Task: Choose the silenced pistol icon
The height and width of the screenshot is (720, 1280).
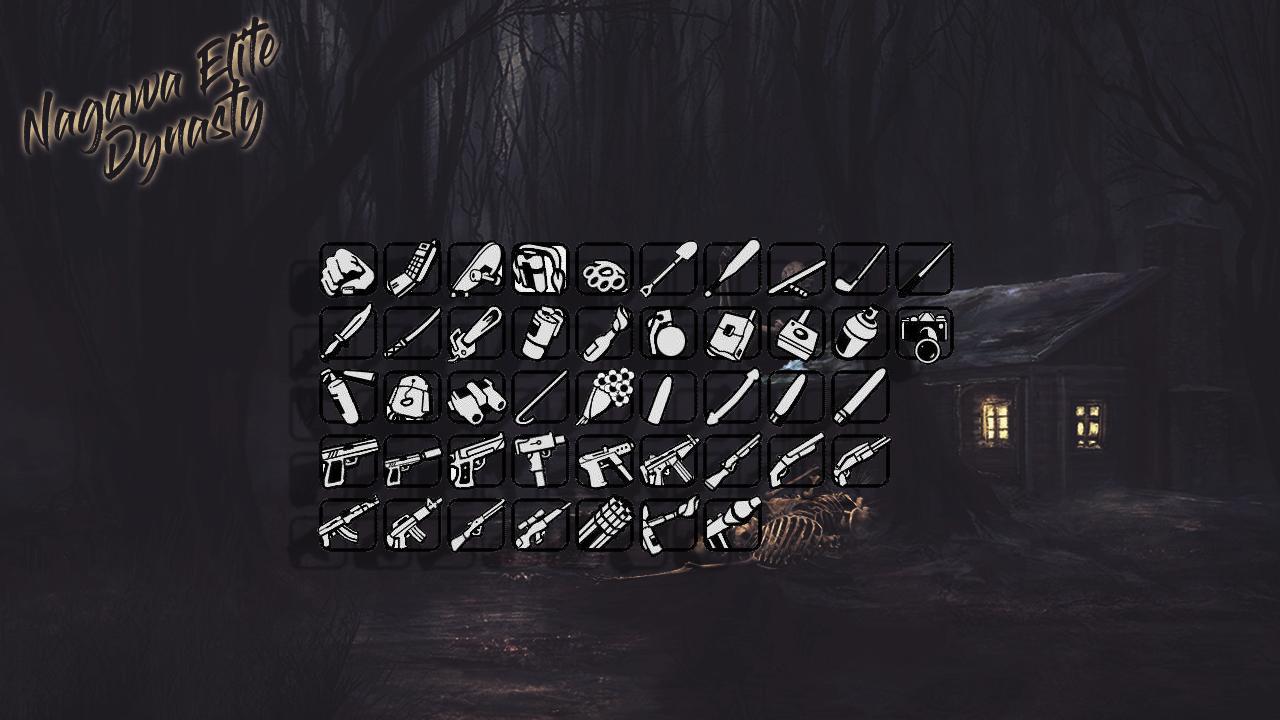Action: click(x=412, y=462)
